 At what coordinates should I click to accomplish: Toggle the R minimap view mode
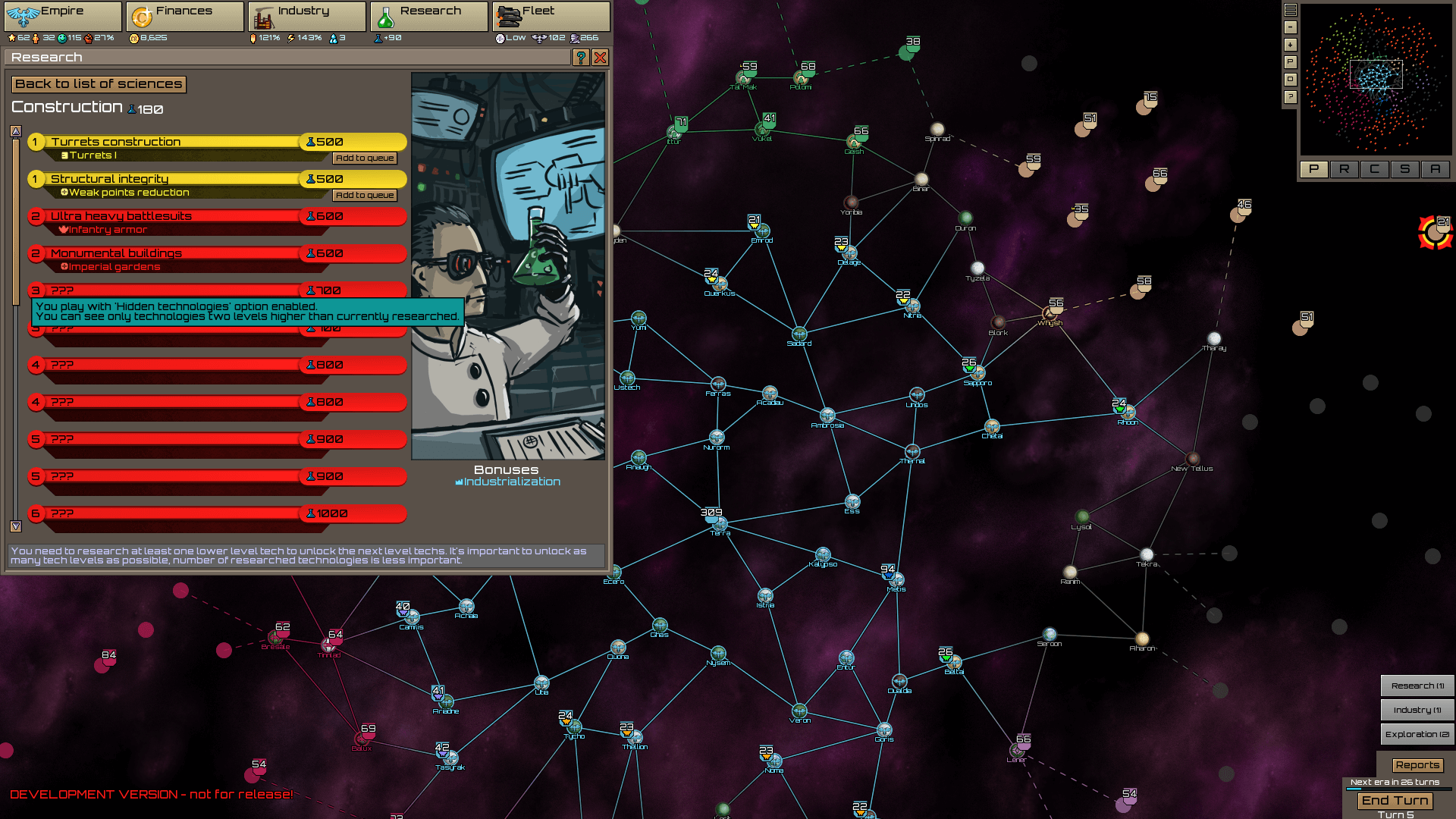pos(1345,169)
